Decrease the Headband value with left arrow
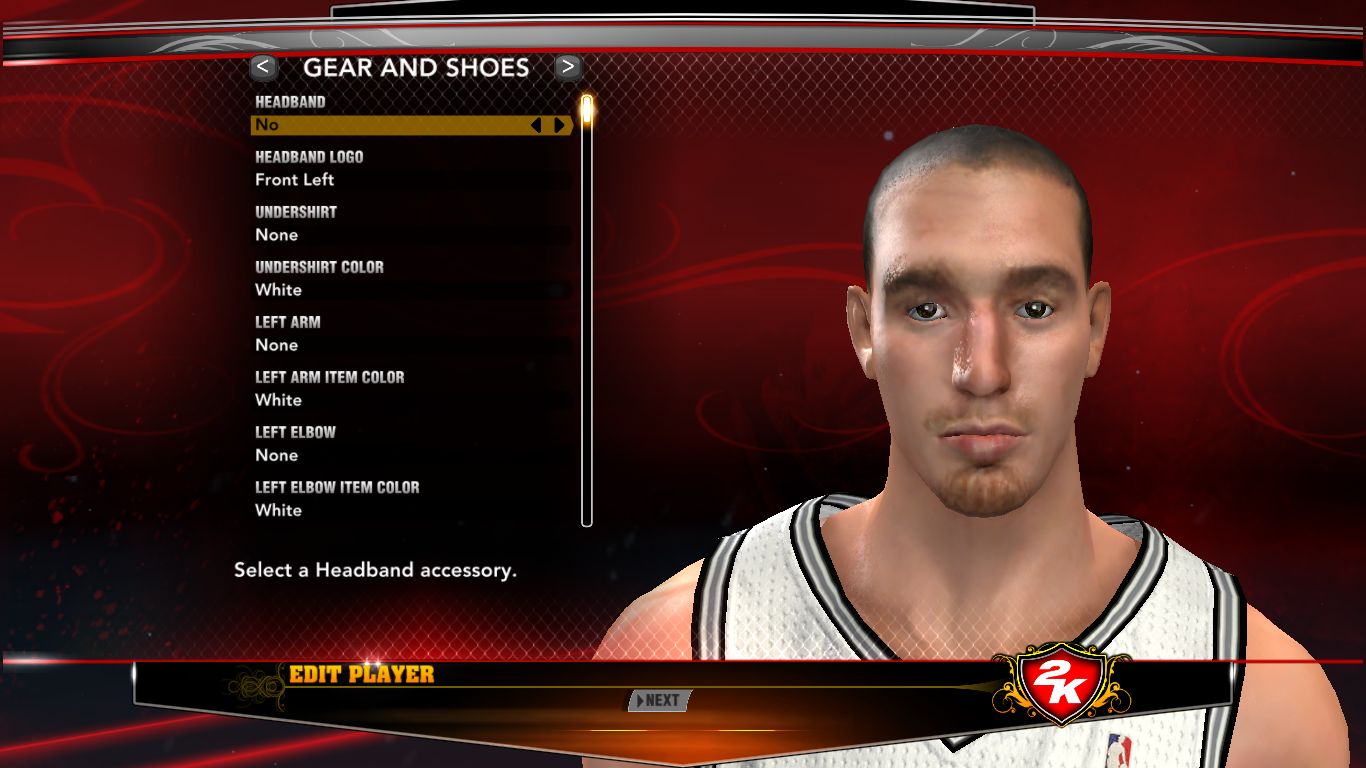1366x768 pixels. tap(536, 125)
